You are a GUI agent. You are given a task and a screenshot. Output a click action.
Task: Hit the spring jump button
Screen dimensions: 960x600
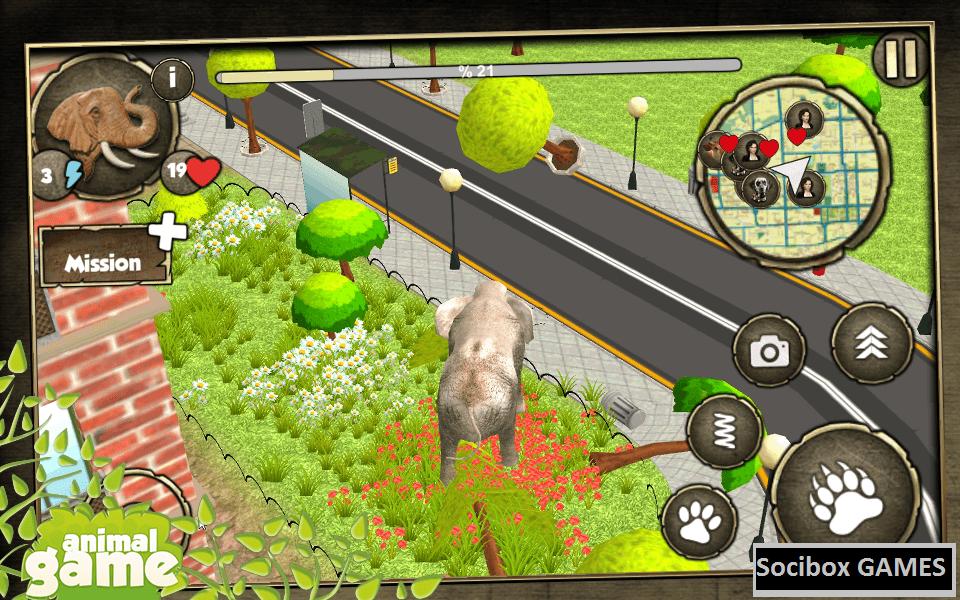(x=725, y=432)
